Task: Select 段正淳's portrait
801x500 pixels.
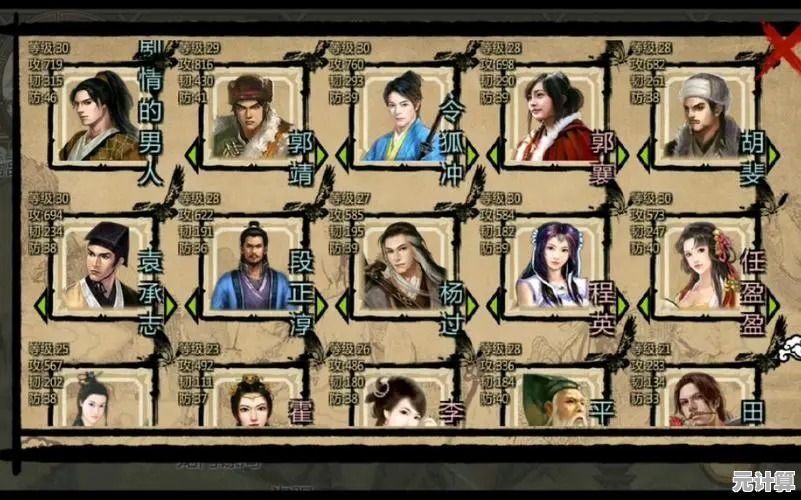Action: pos(250,268)
